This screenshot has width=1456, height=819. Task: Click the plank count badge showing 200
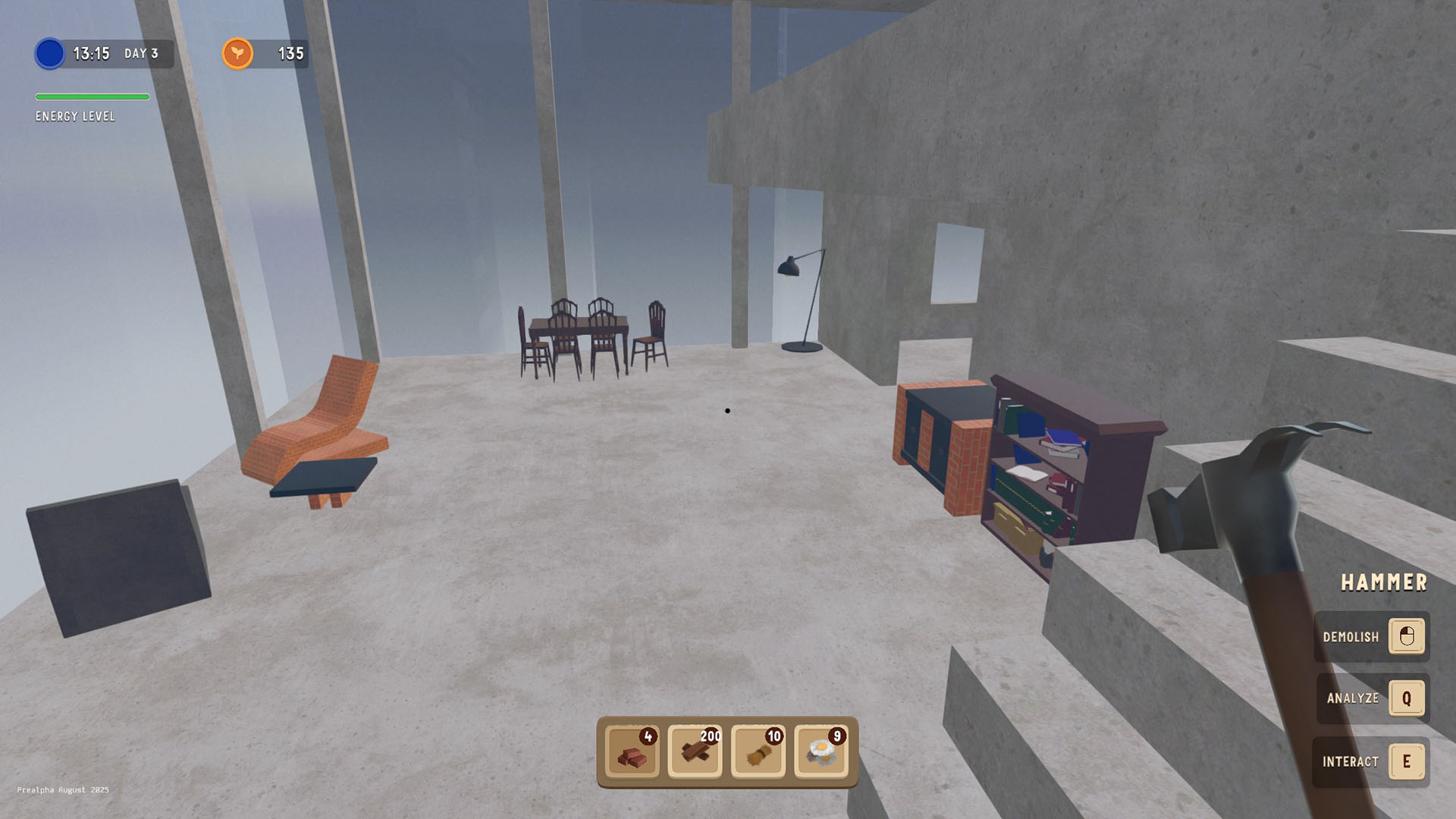(711, 736)
